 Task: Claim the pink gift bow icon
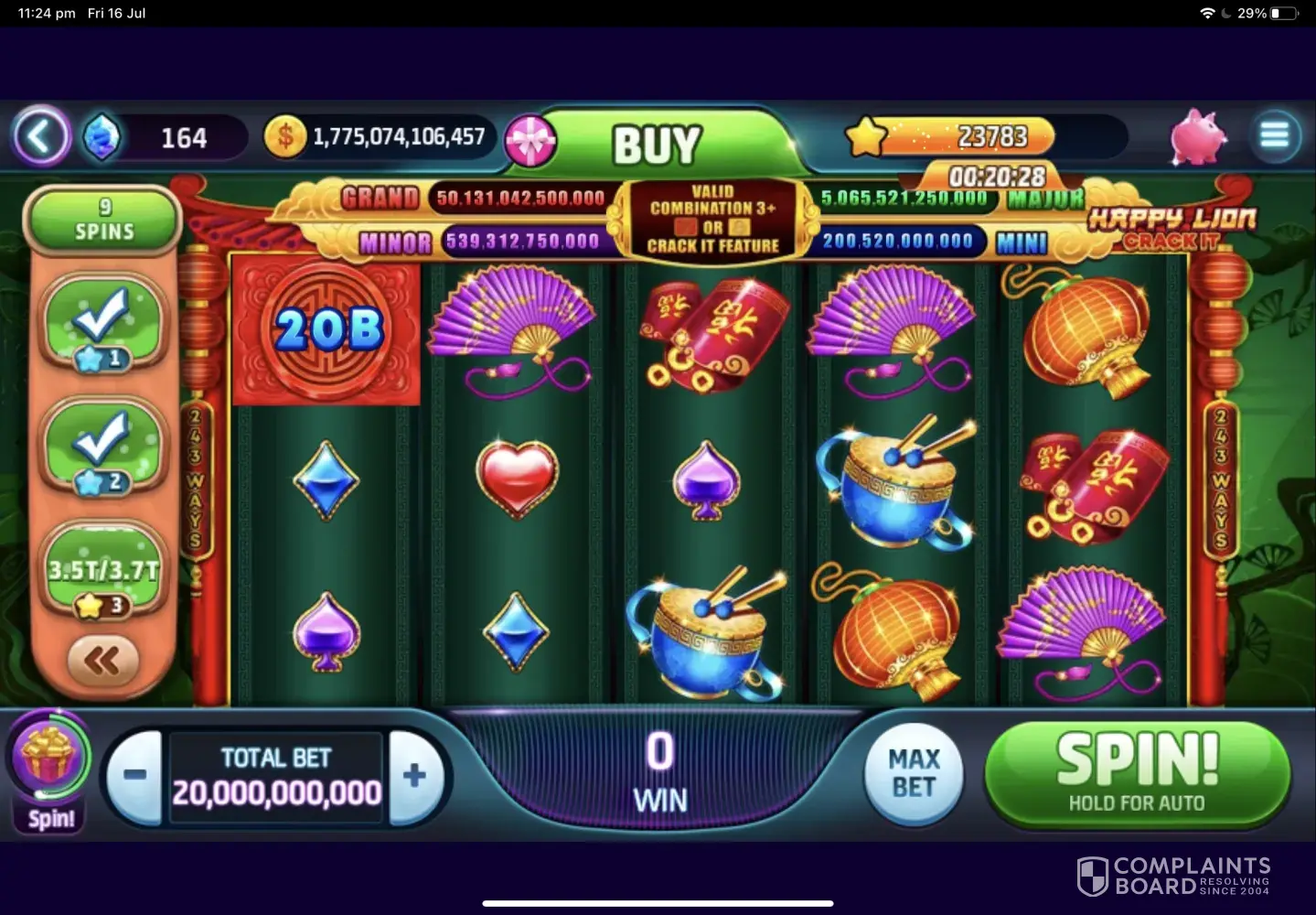tap(531, 142)
